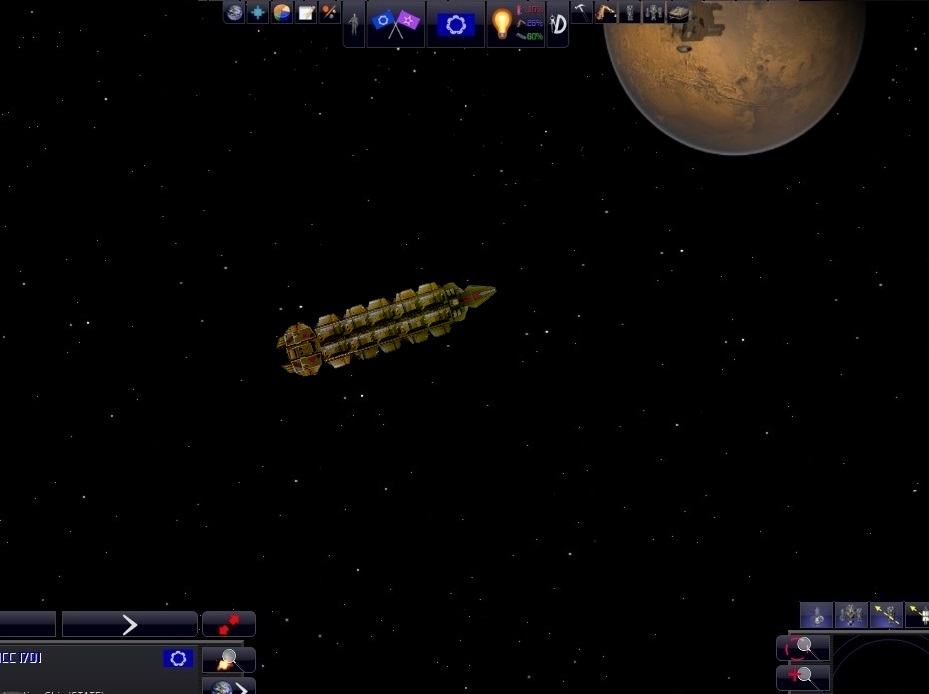Click the blue faction flag with white ring

455,24
